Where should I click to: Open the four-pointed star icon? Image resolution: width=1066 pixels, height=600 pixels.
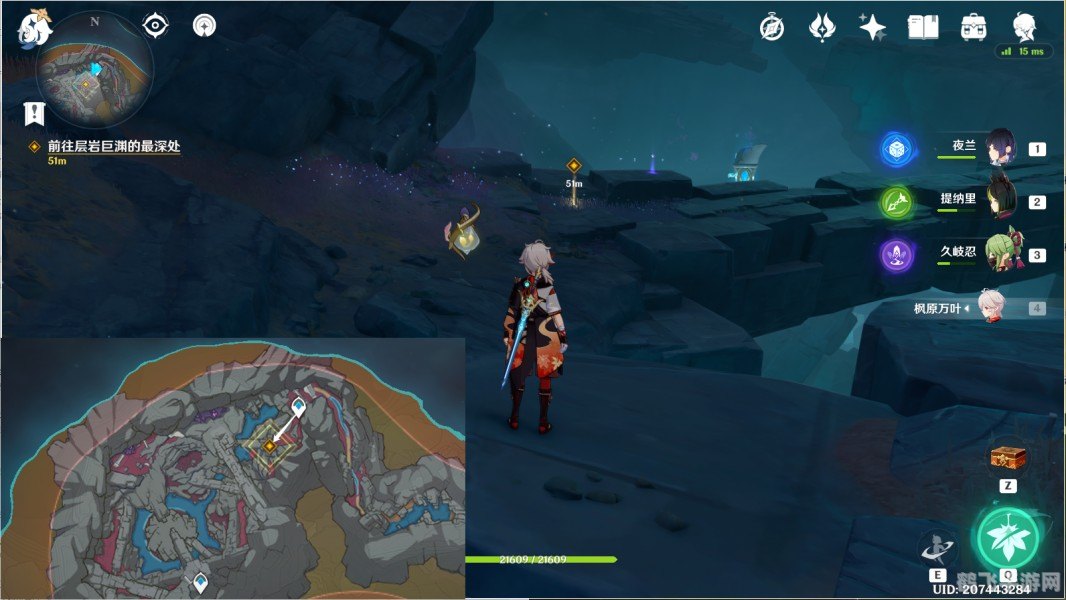[x=872, y=27]
